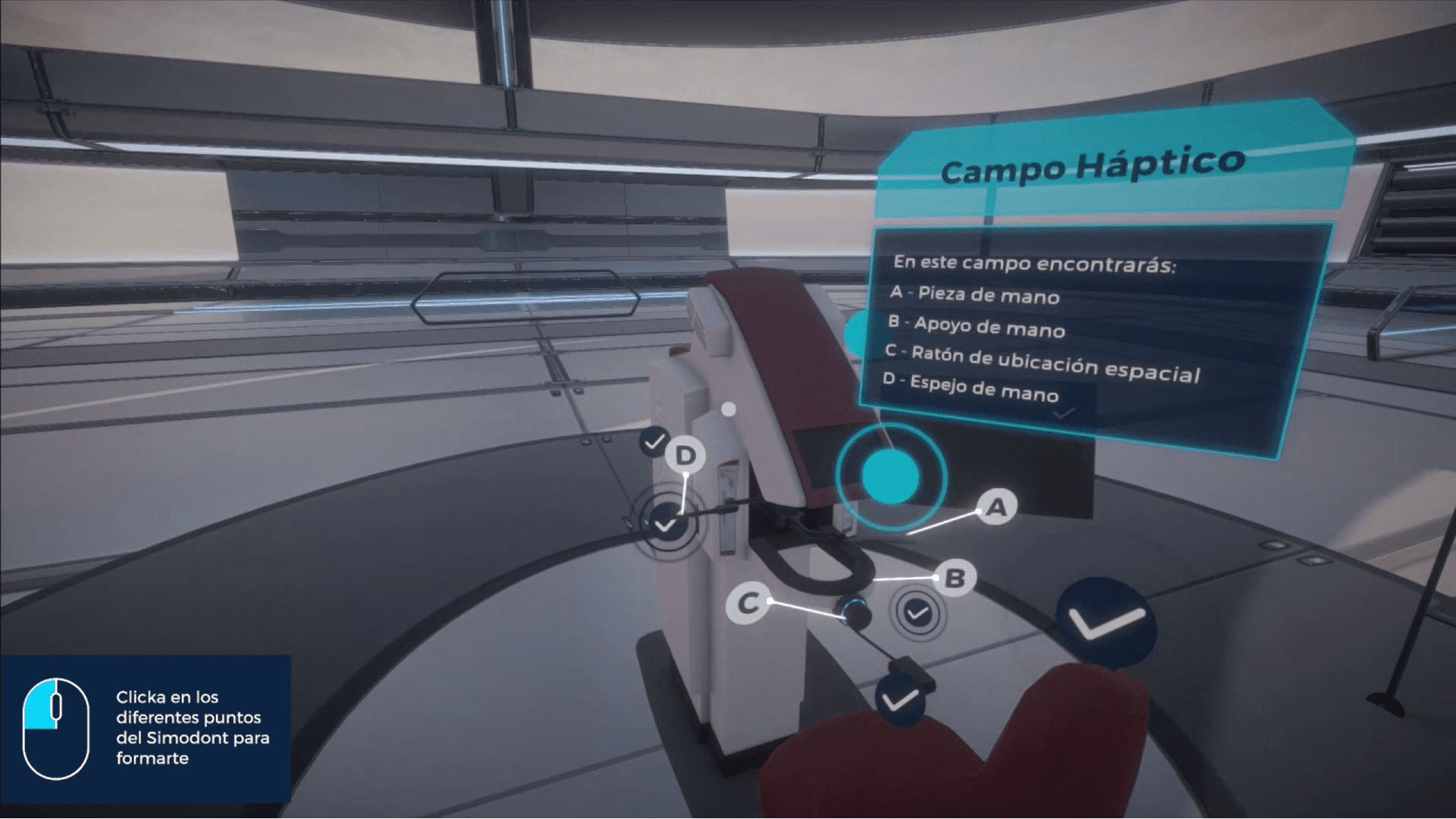Click marker A for Pieza de mano
The width and height of the screenshot is (1456, 819).
tap(996, 507)
